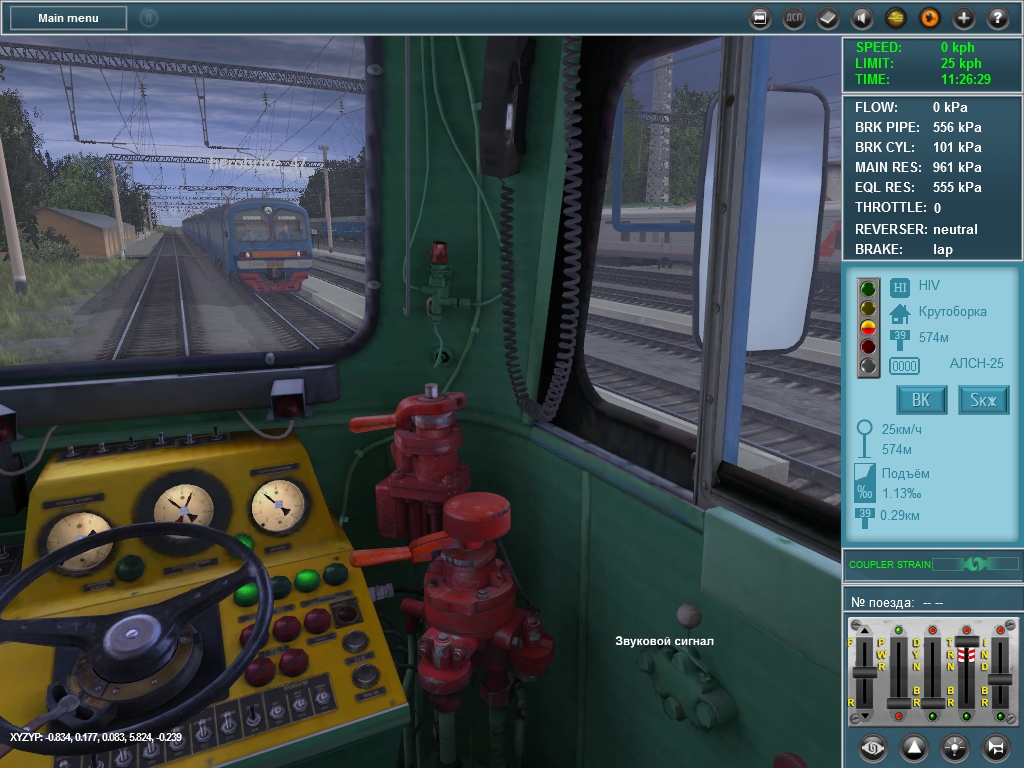The height and width of the screenshot is (768, 1024).
Task: Click the Skж button in the signal panel
Action: tap(983, 400)
